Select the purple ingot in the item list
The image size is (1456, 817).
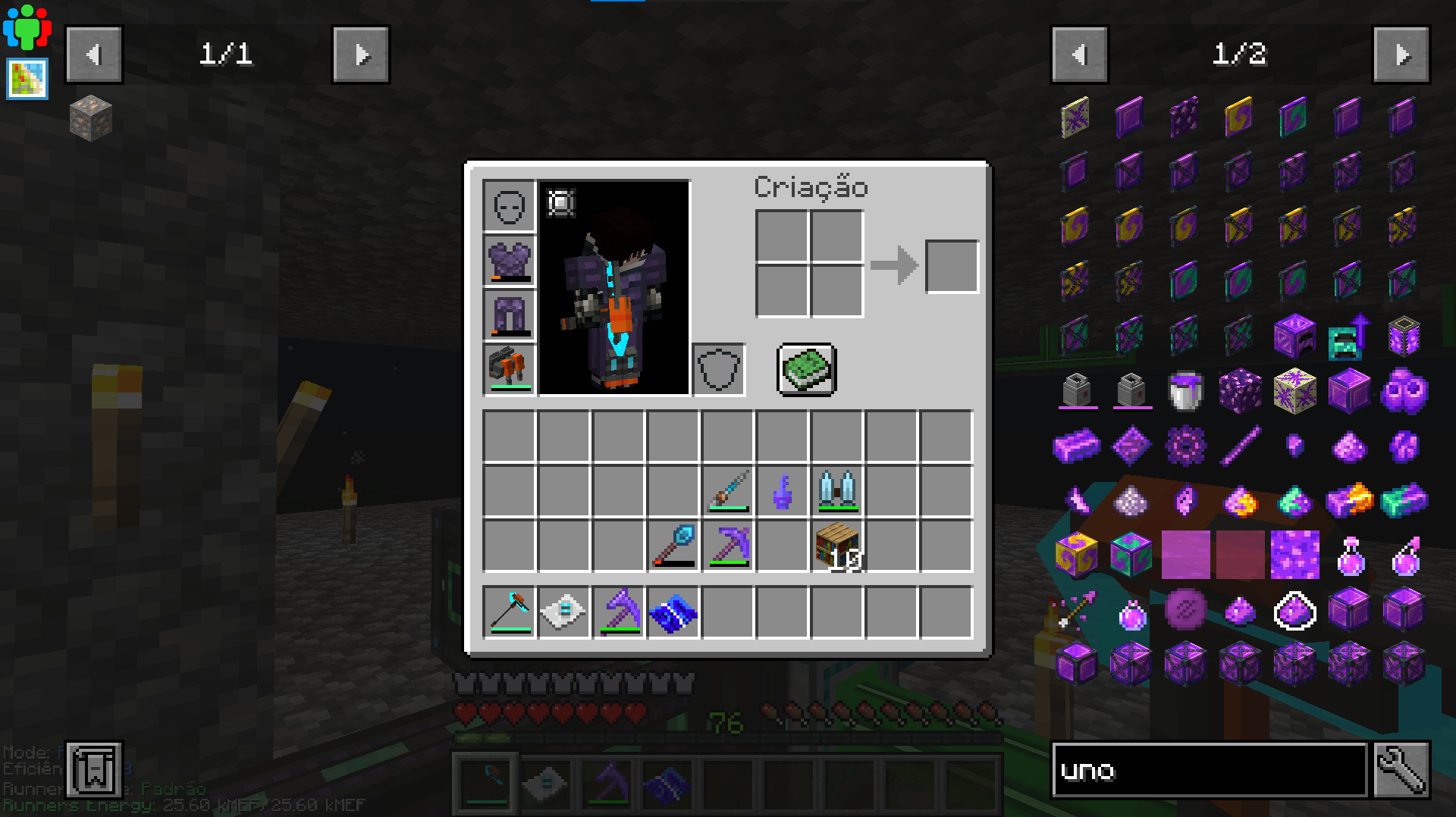click(x=1078, y=445)
